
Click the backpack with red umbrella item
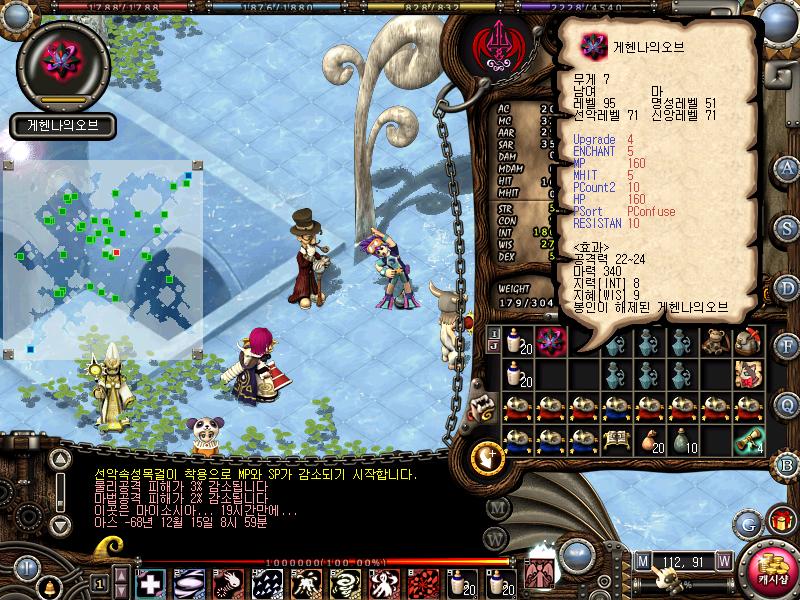pos(747,343)
